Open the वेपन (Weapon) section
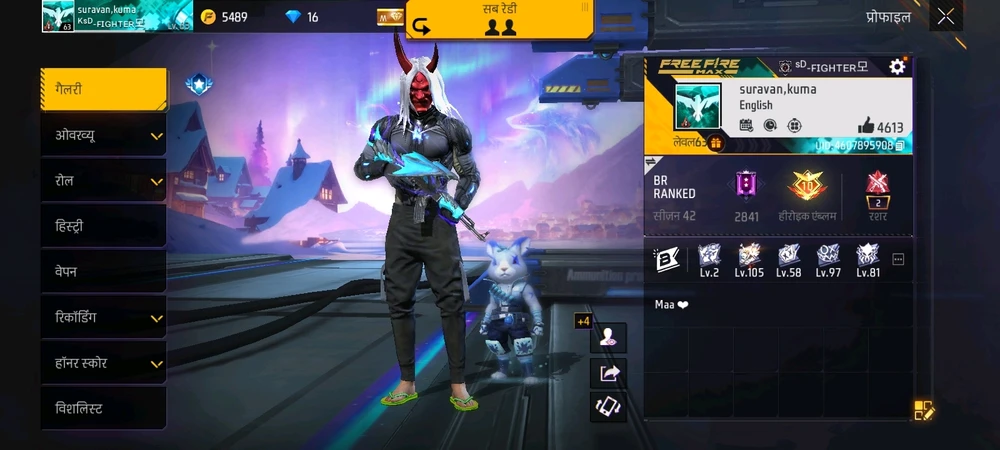The height and width of the screenshot is (450, 1000). pos(103,272)
